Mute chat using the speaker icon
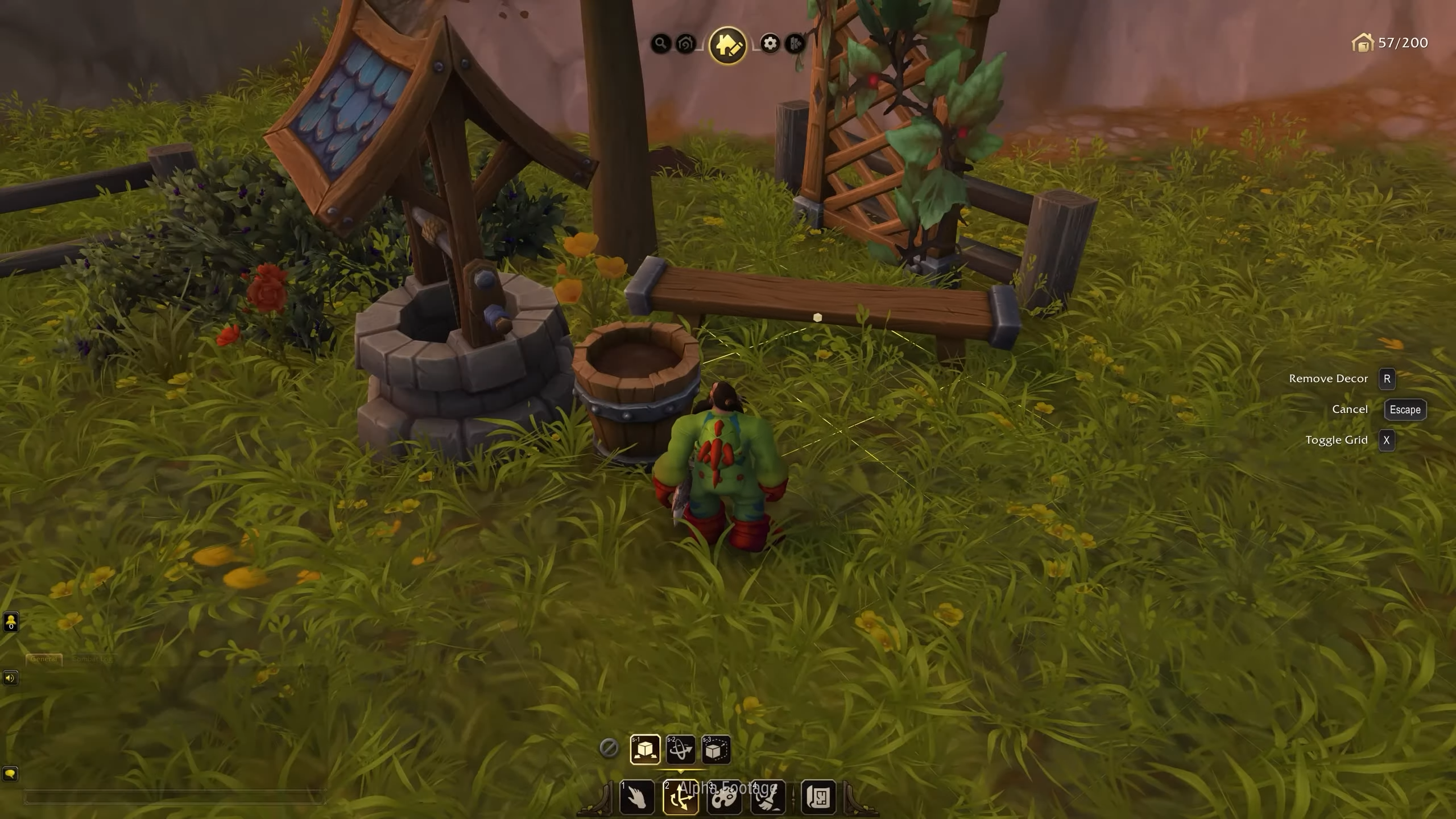This screenshot has height=819, width=1456. coord(11,678)
